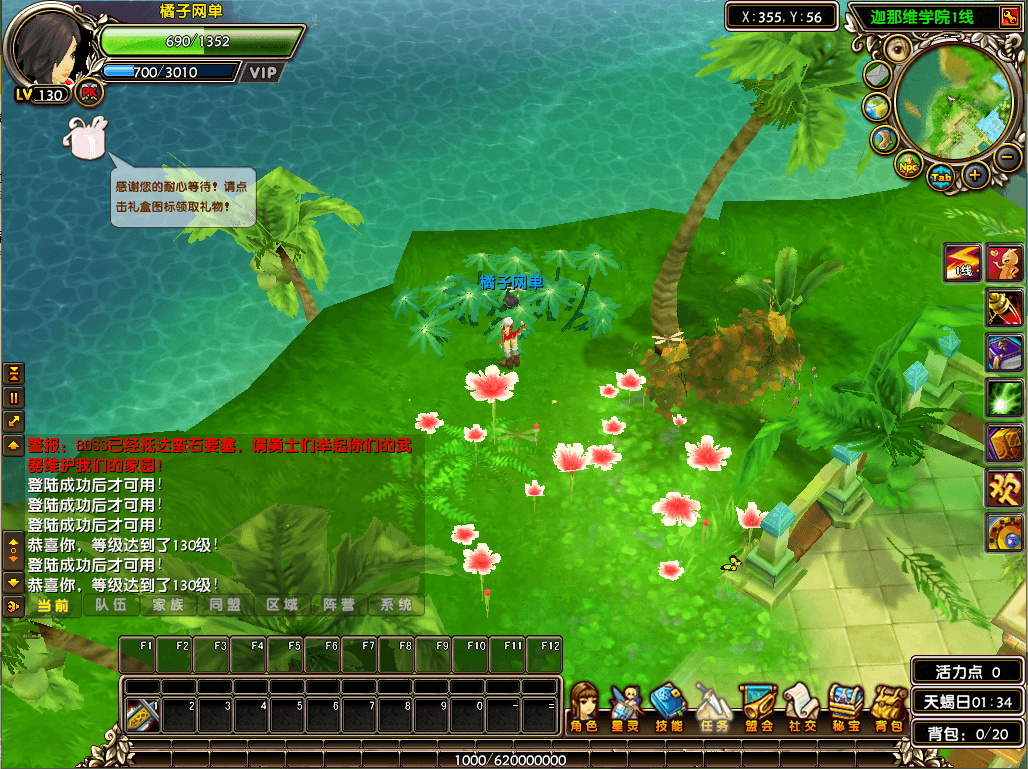Zoom out the minimap with minus button
Viewport: 1028px width, 769px height.
[x=1008, y=156]
